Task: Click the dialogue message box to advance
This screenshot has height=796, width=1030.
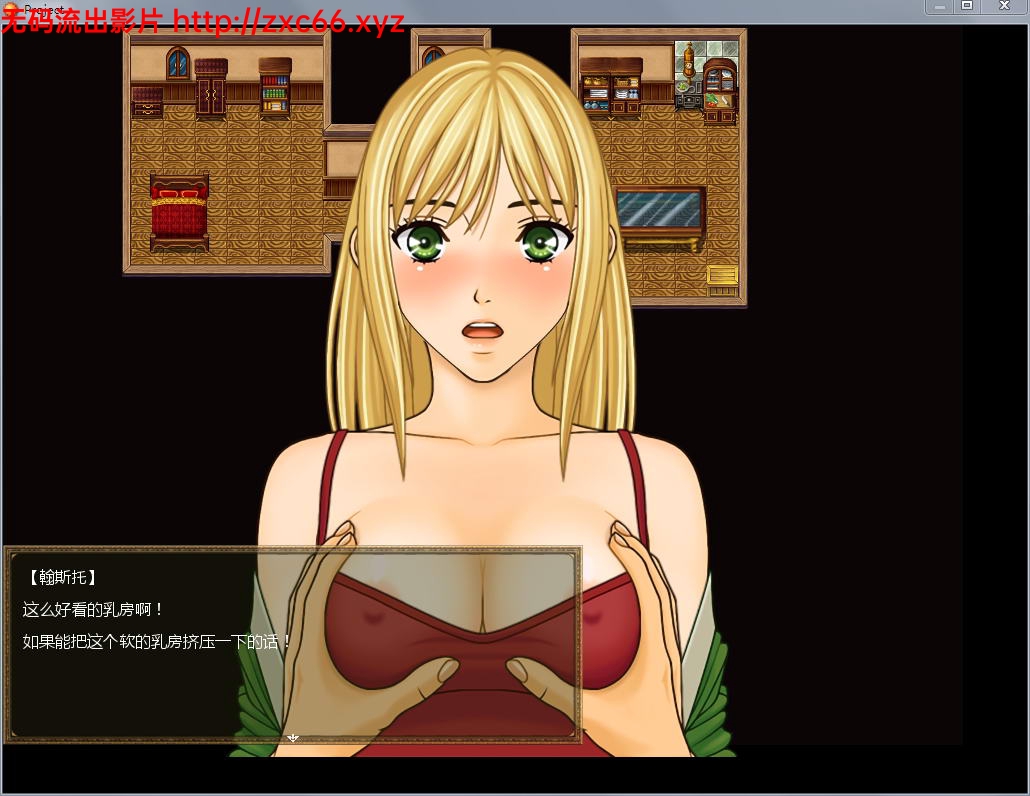Action: 293,645
